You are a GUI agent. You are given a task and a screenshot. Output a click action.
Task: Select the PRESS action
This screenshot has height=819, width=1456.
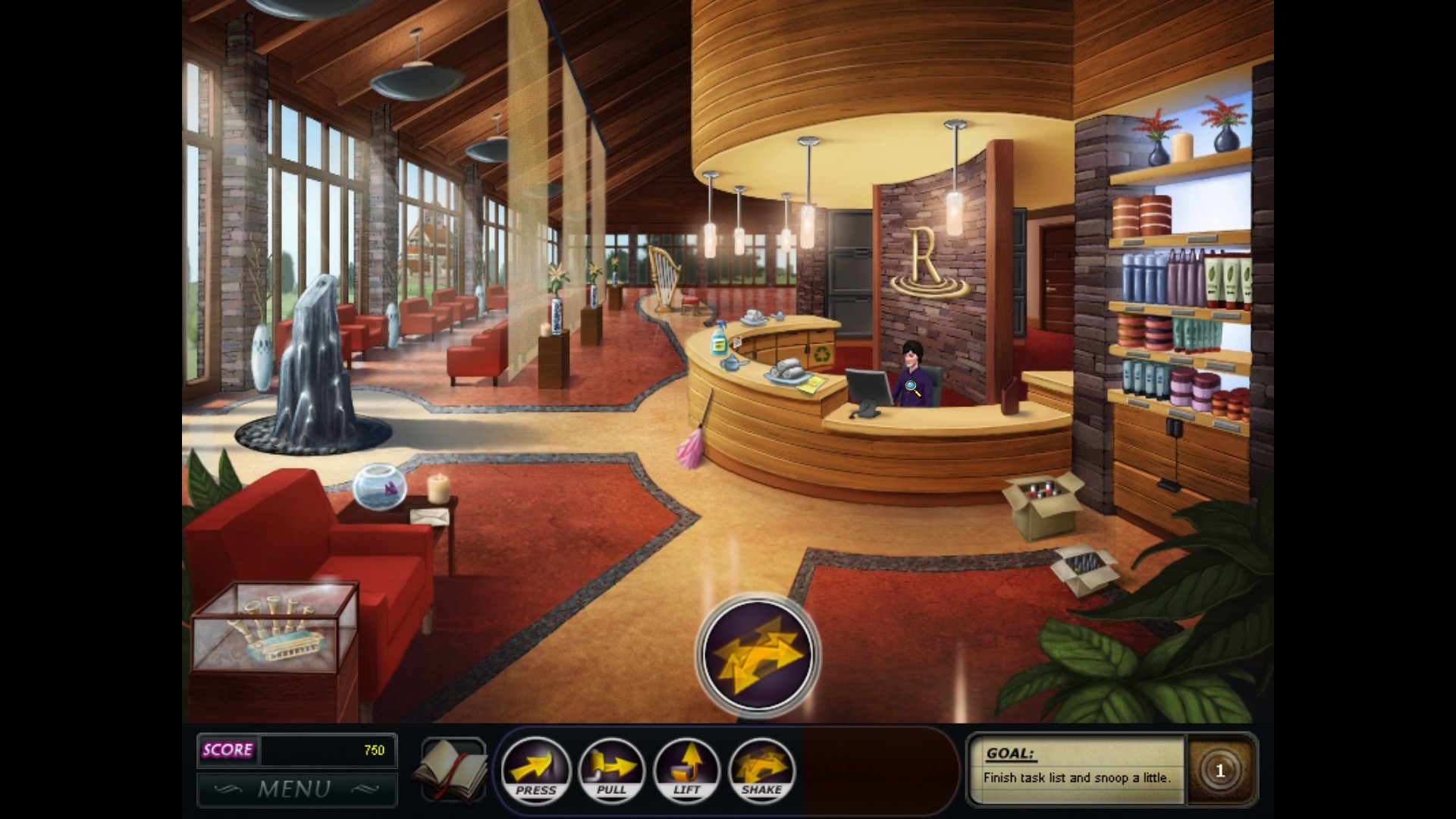(535, 770)
